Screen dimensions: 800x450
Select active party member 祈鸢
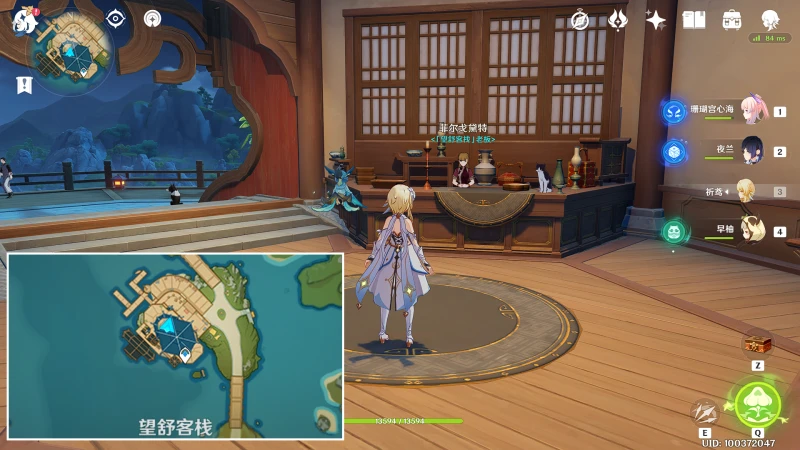[746, 190]
